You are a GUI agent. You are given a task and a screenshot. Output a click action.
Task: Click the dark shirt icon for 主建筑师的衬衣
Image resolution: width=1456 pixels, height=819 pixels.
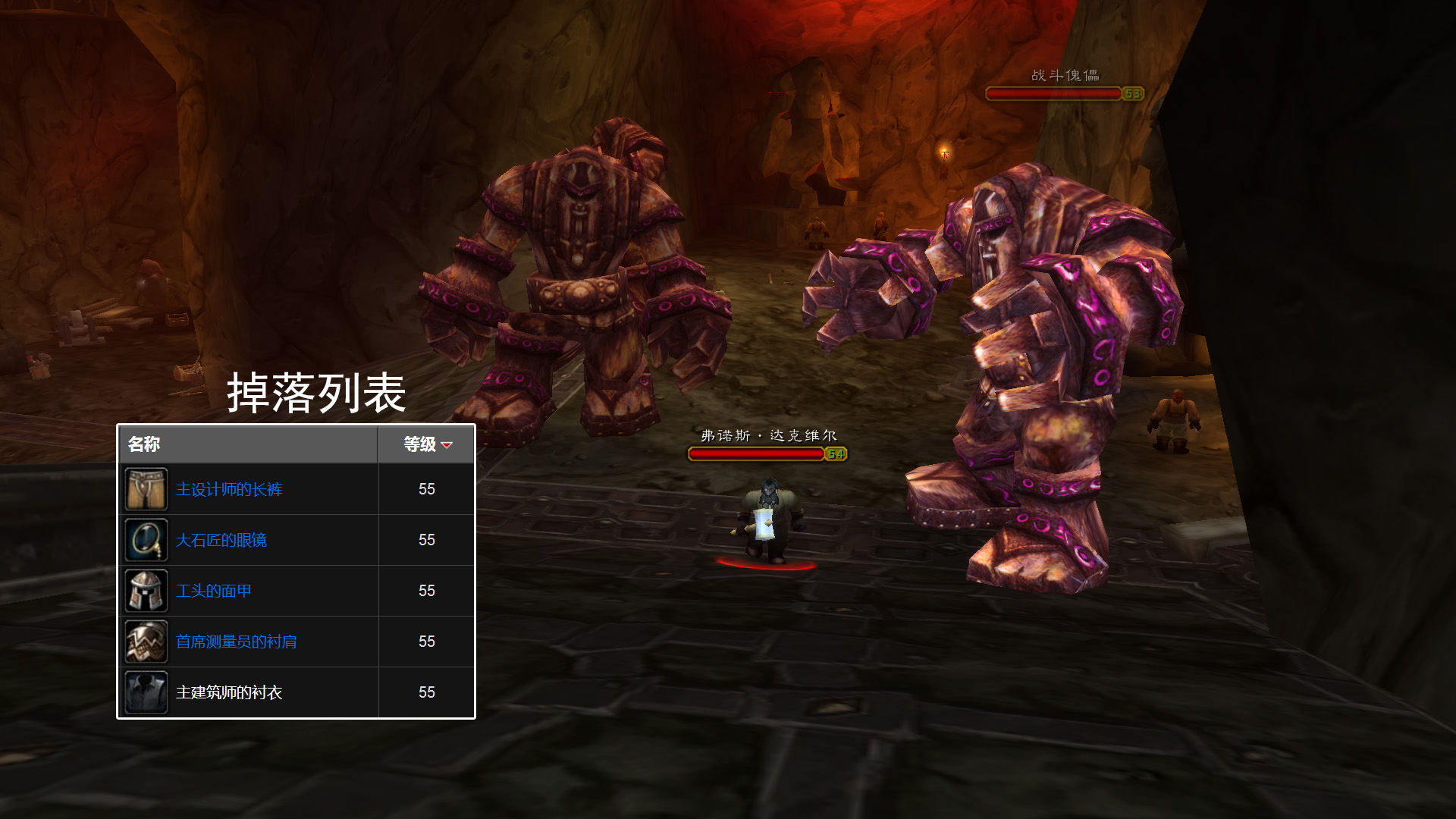pos(146,693)
